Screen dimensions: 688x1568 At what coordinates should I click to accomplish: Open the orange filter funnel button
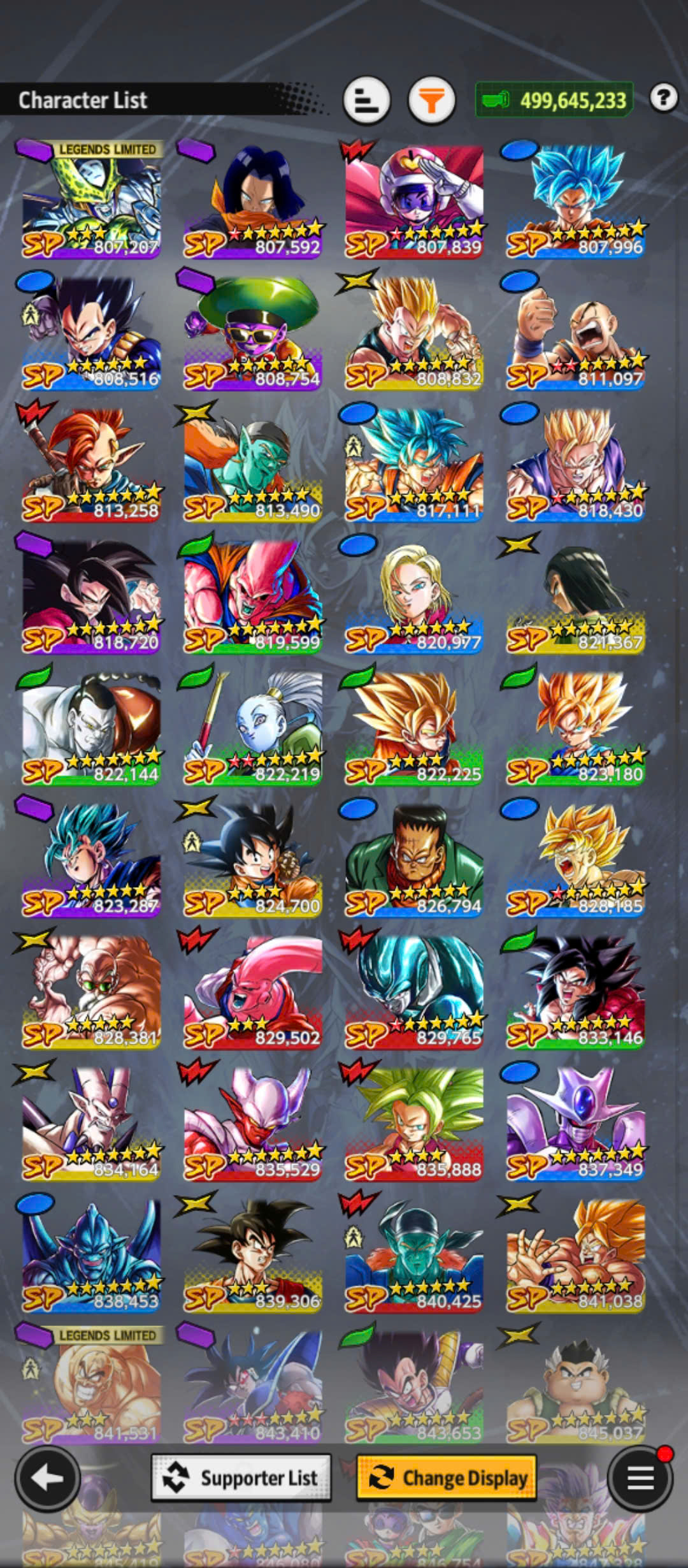pyautogui.click(x=431, y=100)
